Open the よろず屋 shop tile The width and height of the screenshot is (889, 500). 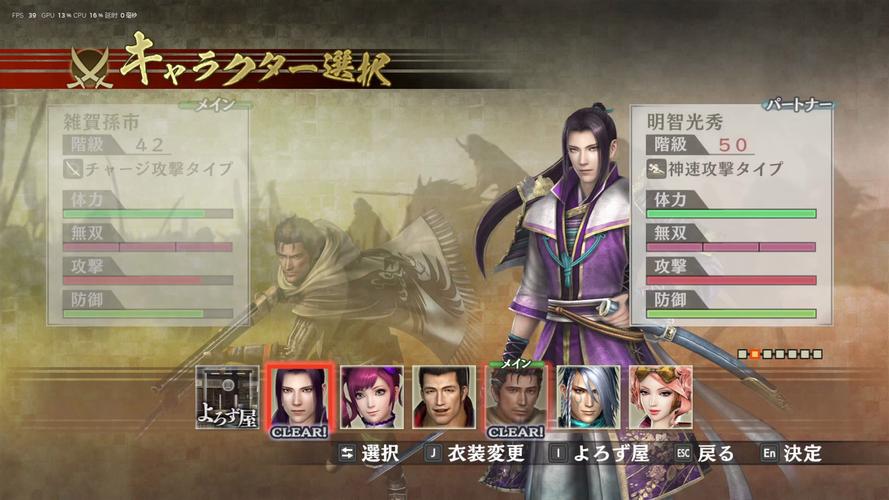tap(227, 398)
